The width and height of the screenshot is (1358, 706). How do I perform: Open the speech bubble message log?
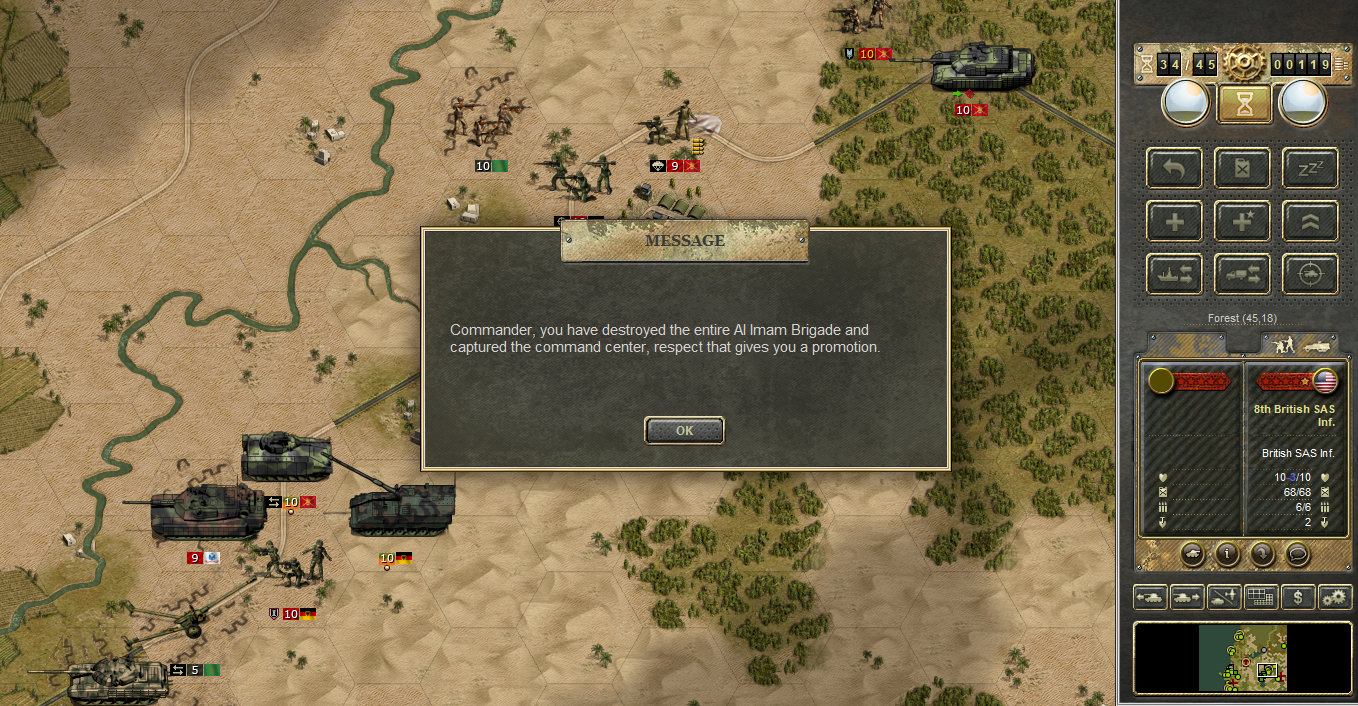click(1297, 553)
